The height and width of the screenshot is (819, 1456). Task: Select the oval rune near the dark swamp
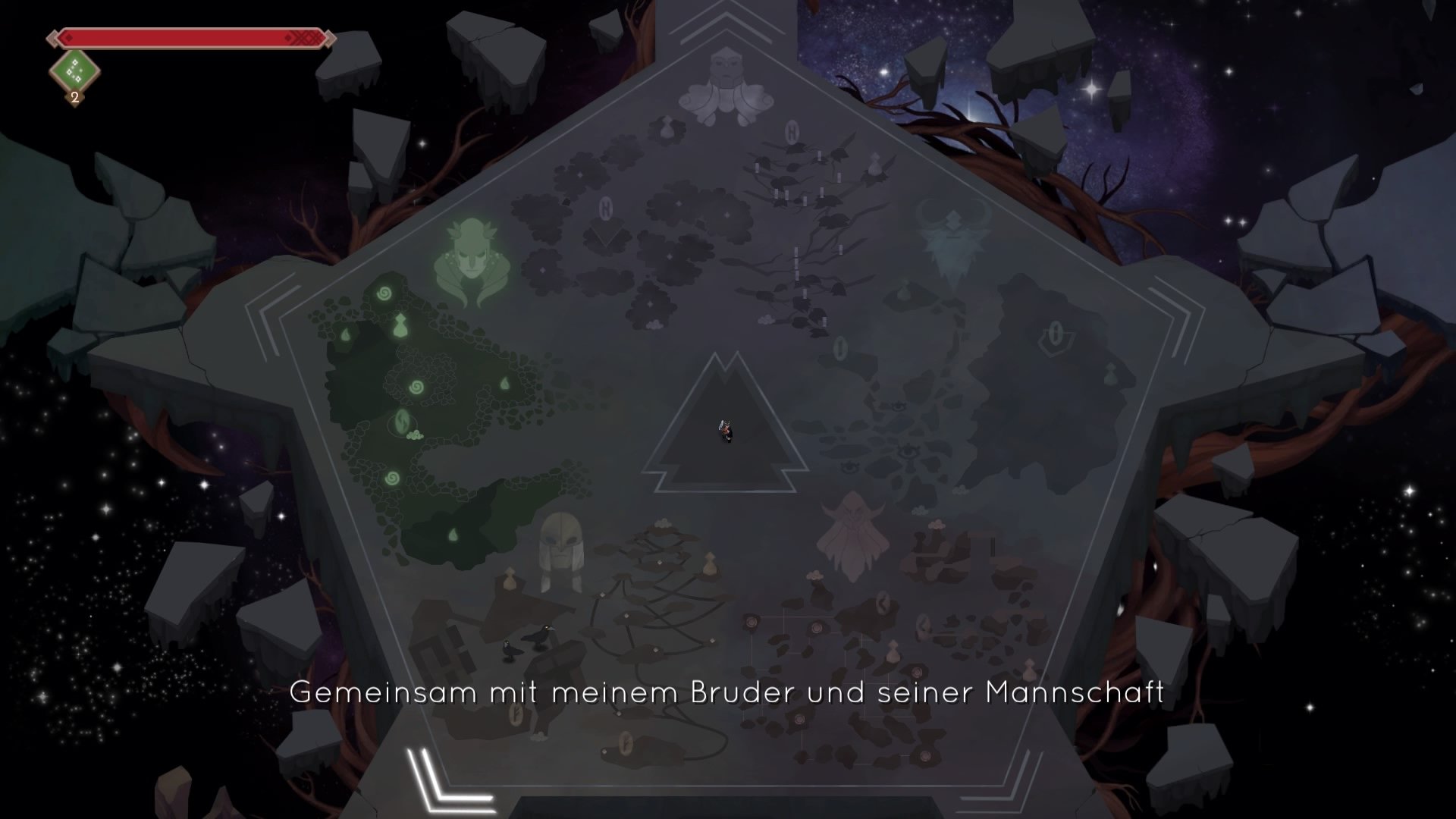(x=842, y=347)
